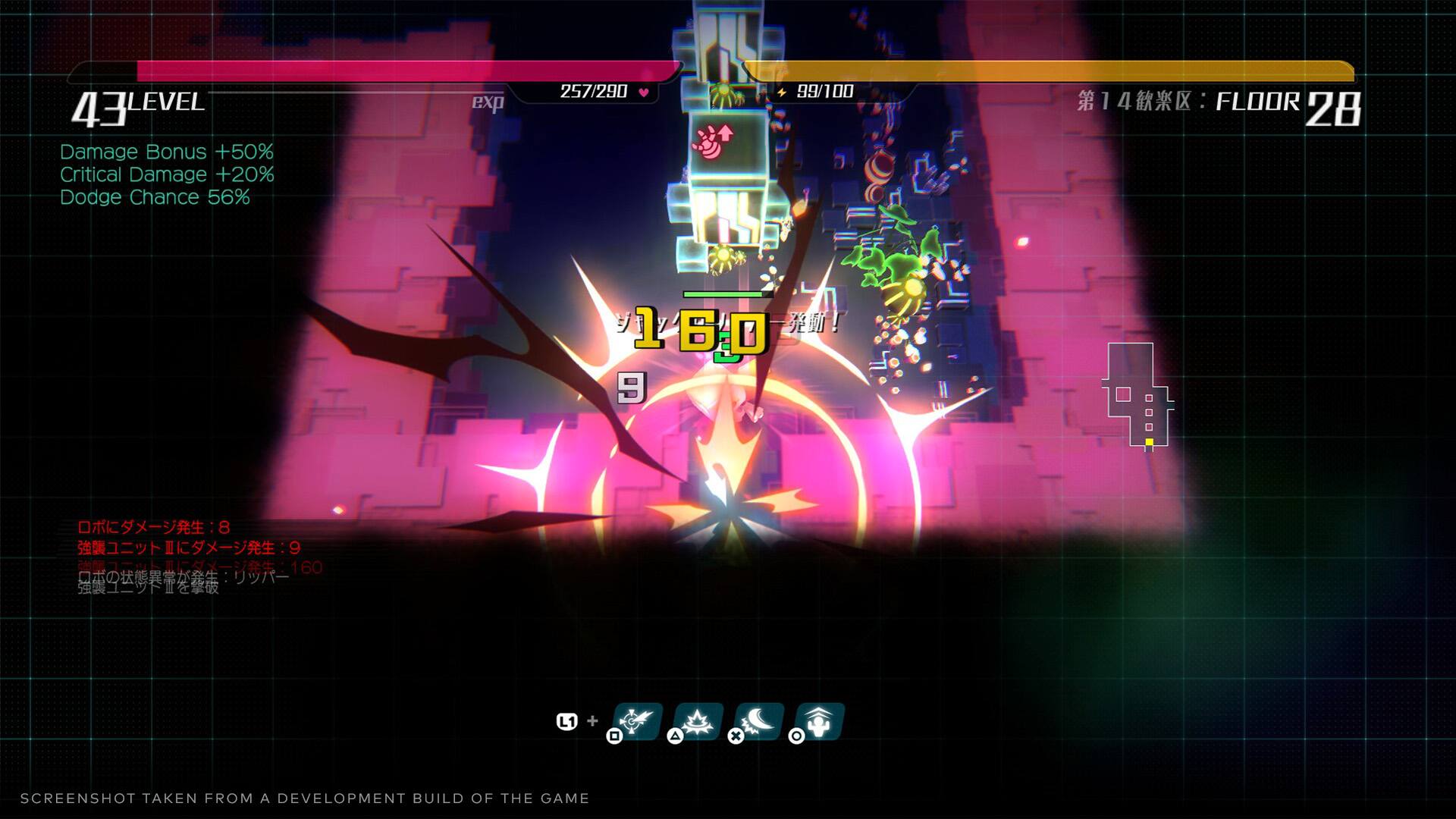Screen dimensions: 1456x819
Task: Click the square face-button badge under the first skill
Action: click(614, 736)
